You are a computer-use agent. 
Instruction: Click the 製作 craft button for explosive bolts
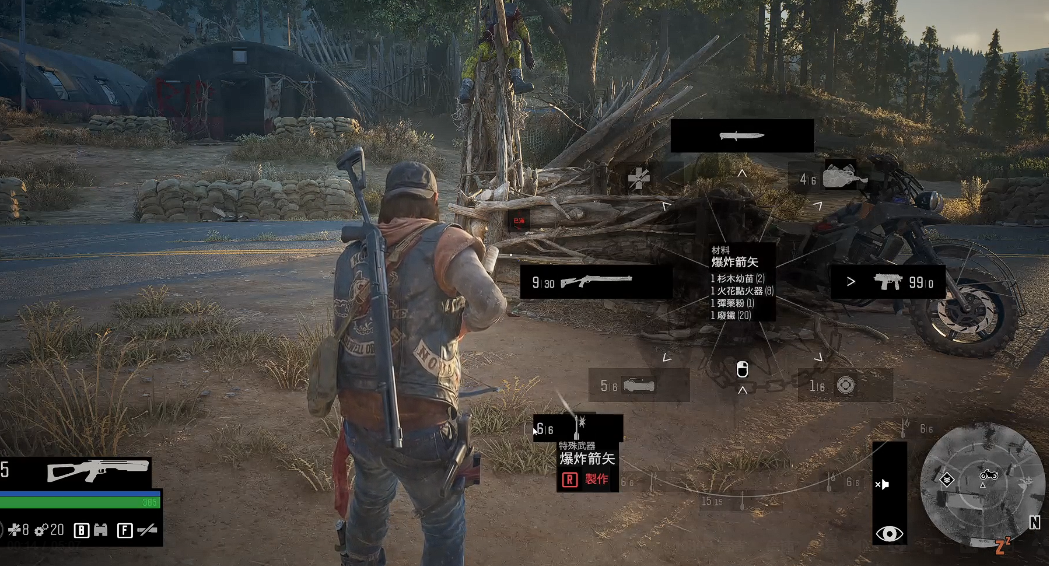[x=587, y=480]
